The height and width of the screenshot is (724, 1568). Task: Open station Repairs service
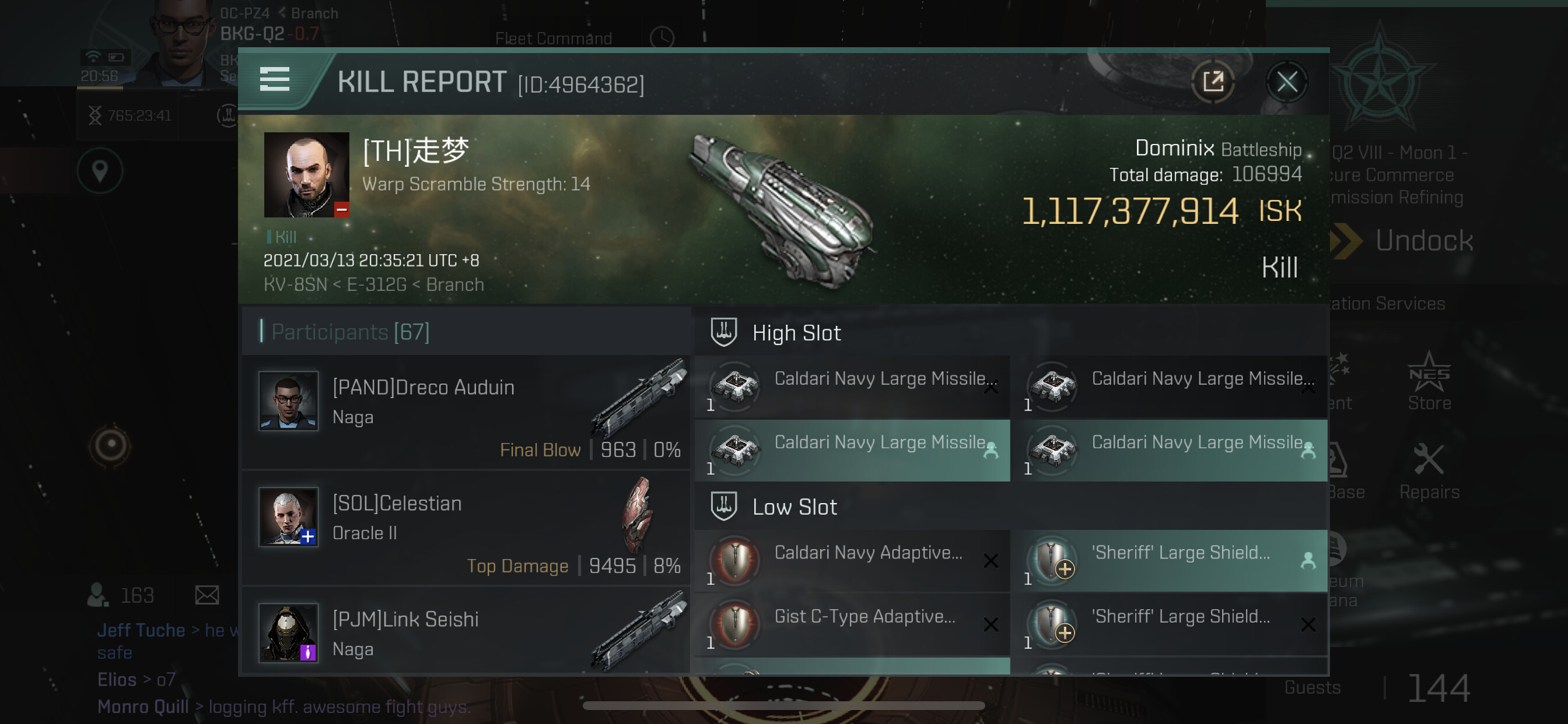1429,471
